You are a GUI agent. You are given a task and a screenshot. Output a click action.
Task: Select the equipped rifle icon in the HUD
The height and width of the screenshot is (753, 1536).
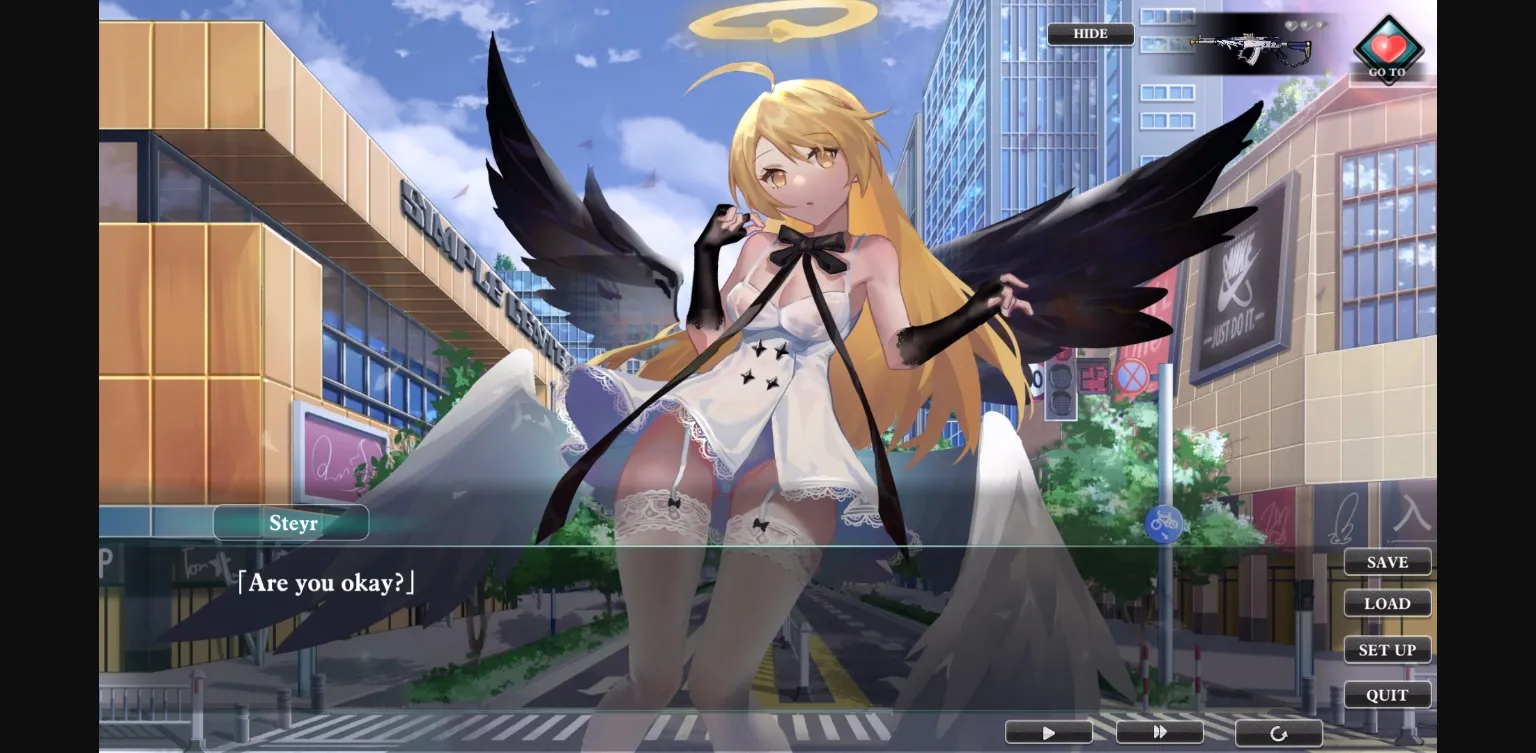(x=1246, y=45)
